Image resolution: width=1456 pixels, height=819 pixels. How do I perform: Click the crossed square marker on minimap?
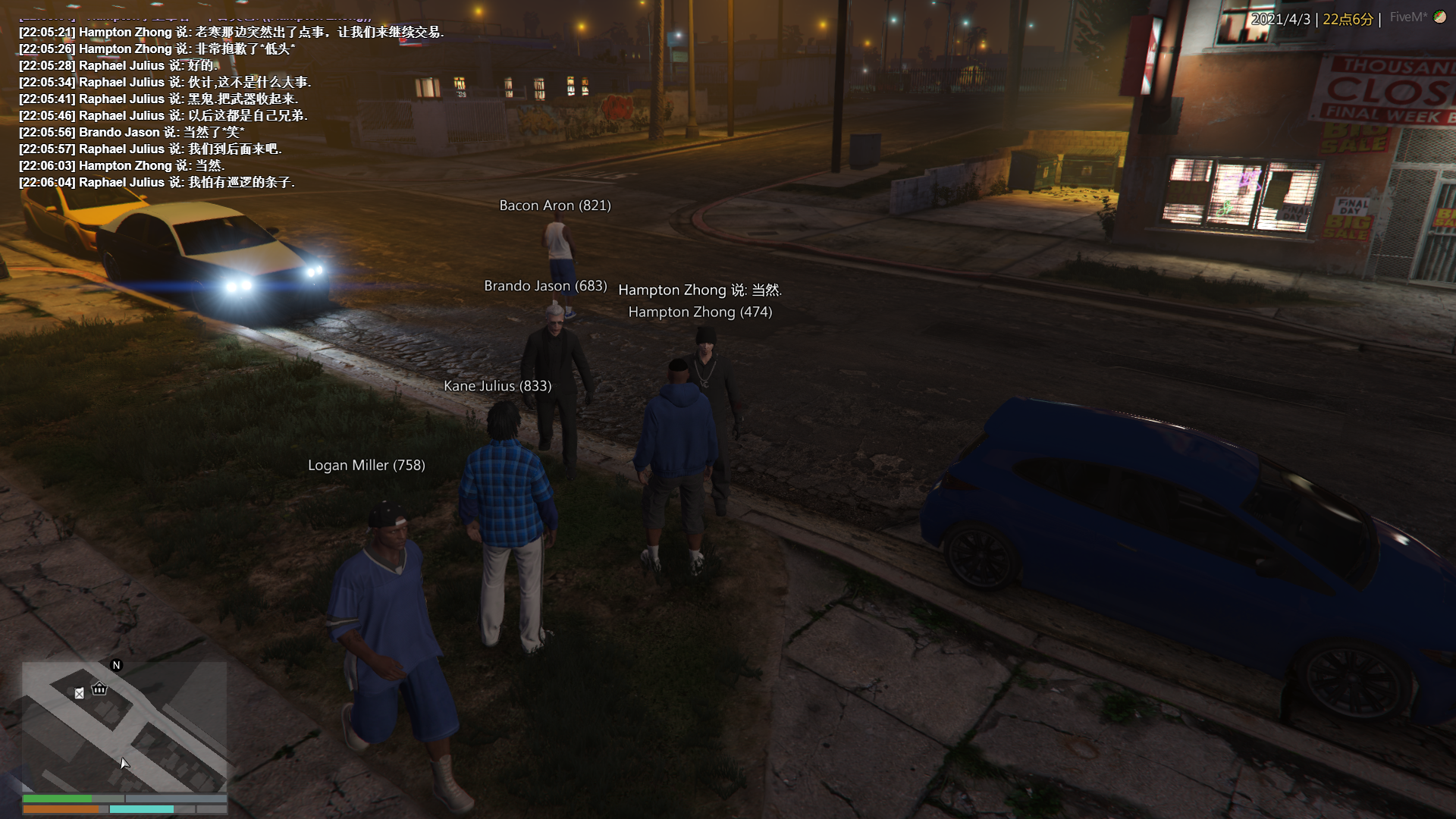[x=80, y=693]
